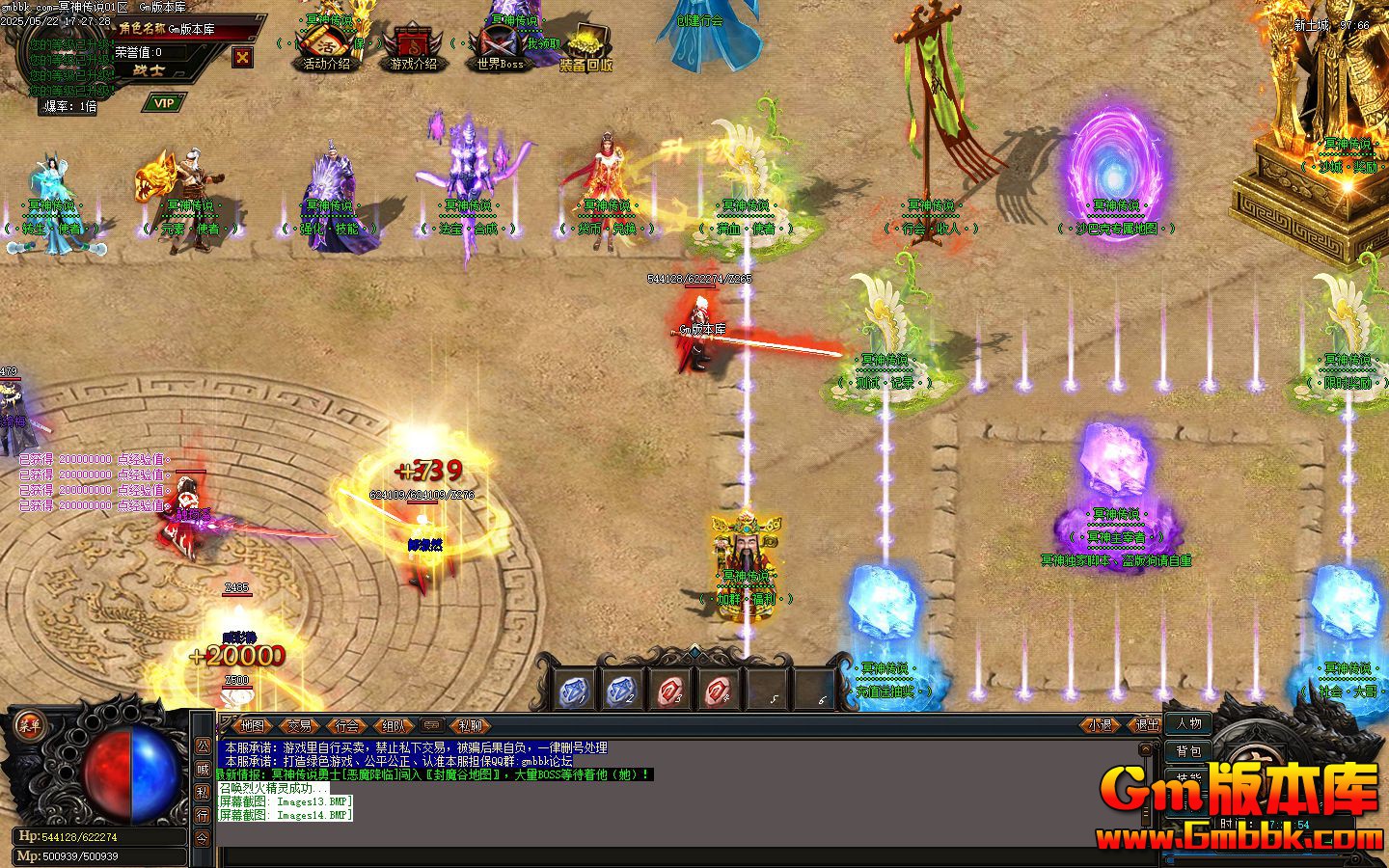Viewport: 1389px width, 868px height.
Task: Select the 喊 shout chat channel
Action: coord(203,769)
